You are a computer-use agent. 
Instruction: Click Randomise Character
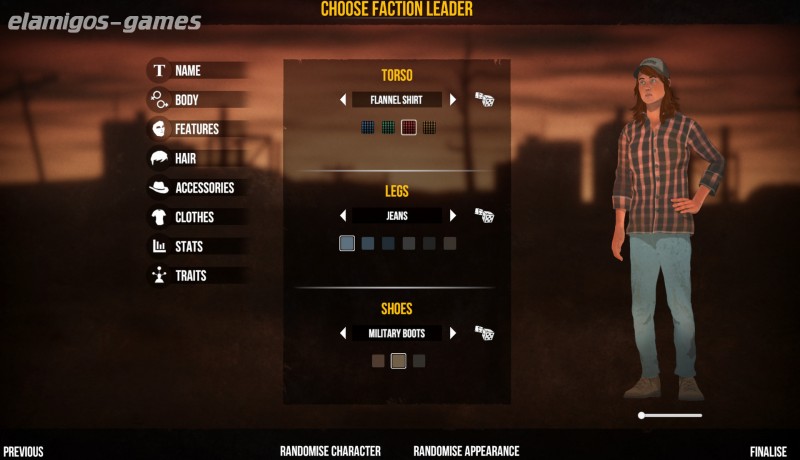(x=330, y=451)
